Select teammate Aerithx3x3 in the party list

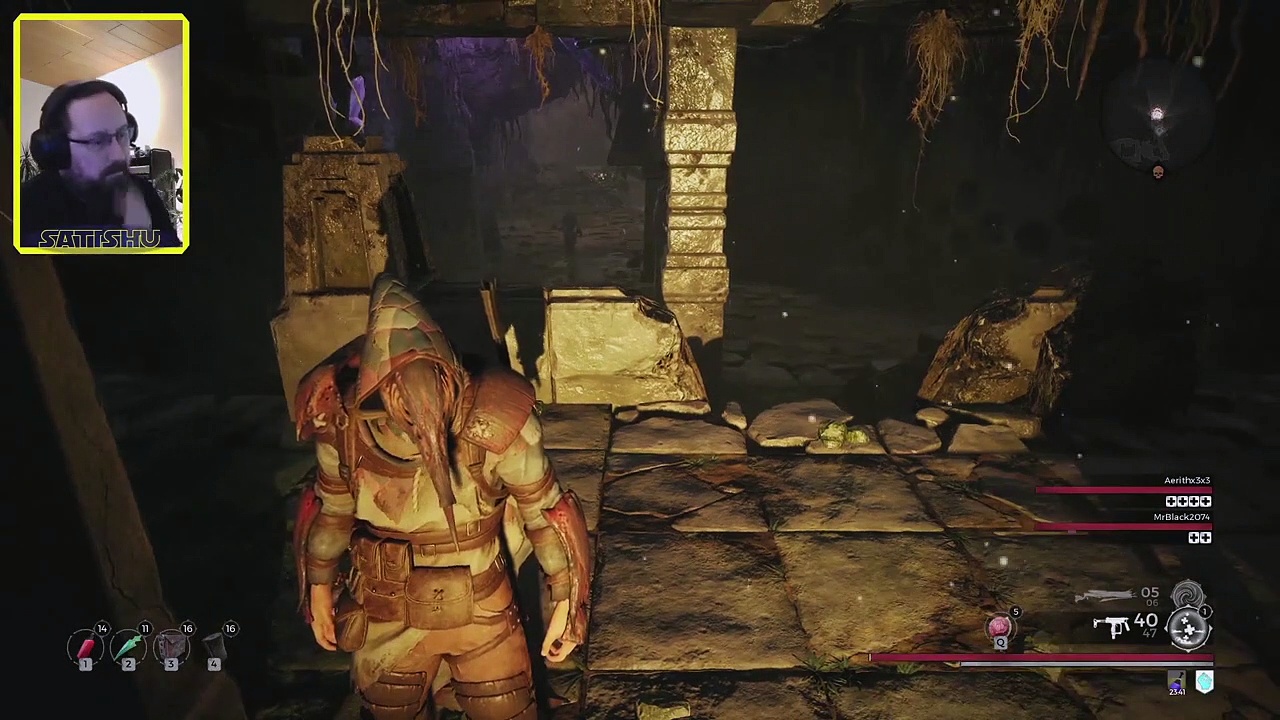coord(1186,481)
